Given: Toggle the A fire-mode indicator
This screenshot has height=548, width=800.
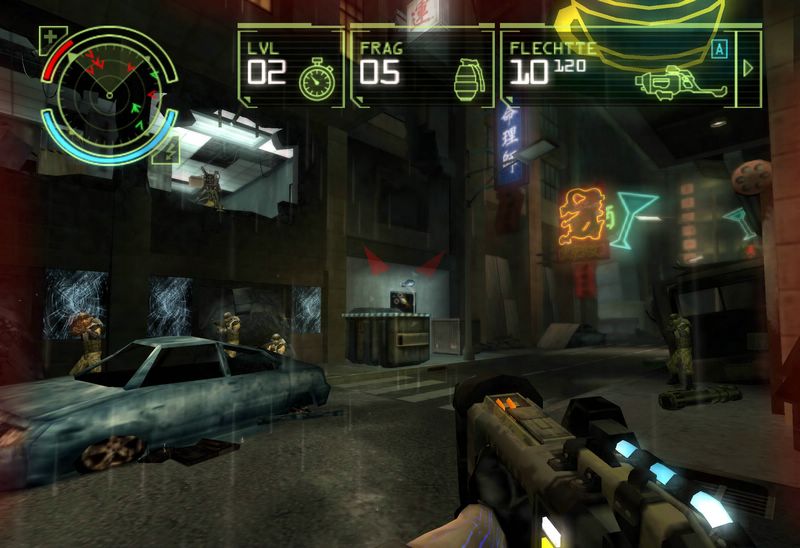Looking at the screenshot, I should click(x=718, y=47).
